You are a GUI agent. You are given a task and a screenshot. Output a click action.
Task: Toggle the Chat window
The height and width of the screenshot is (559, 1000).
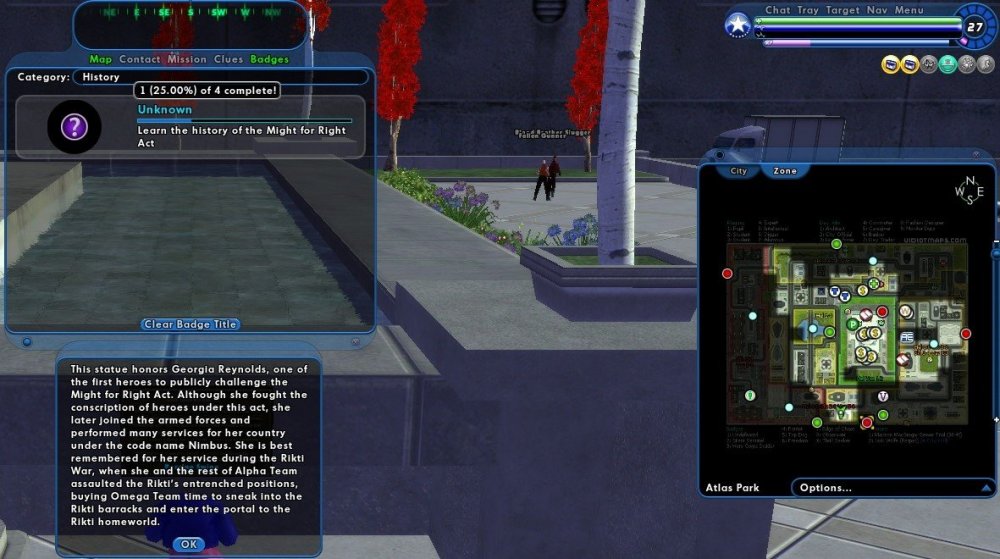(778, 10)
